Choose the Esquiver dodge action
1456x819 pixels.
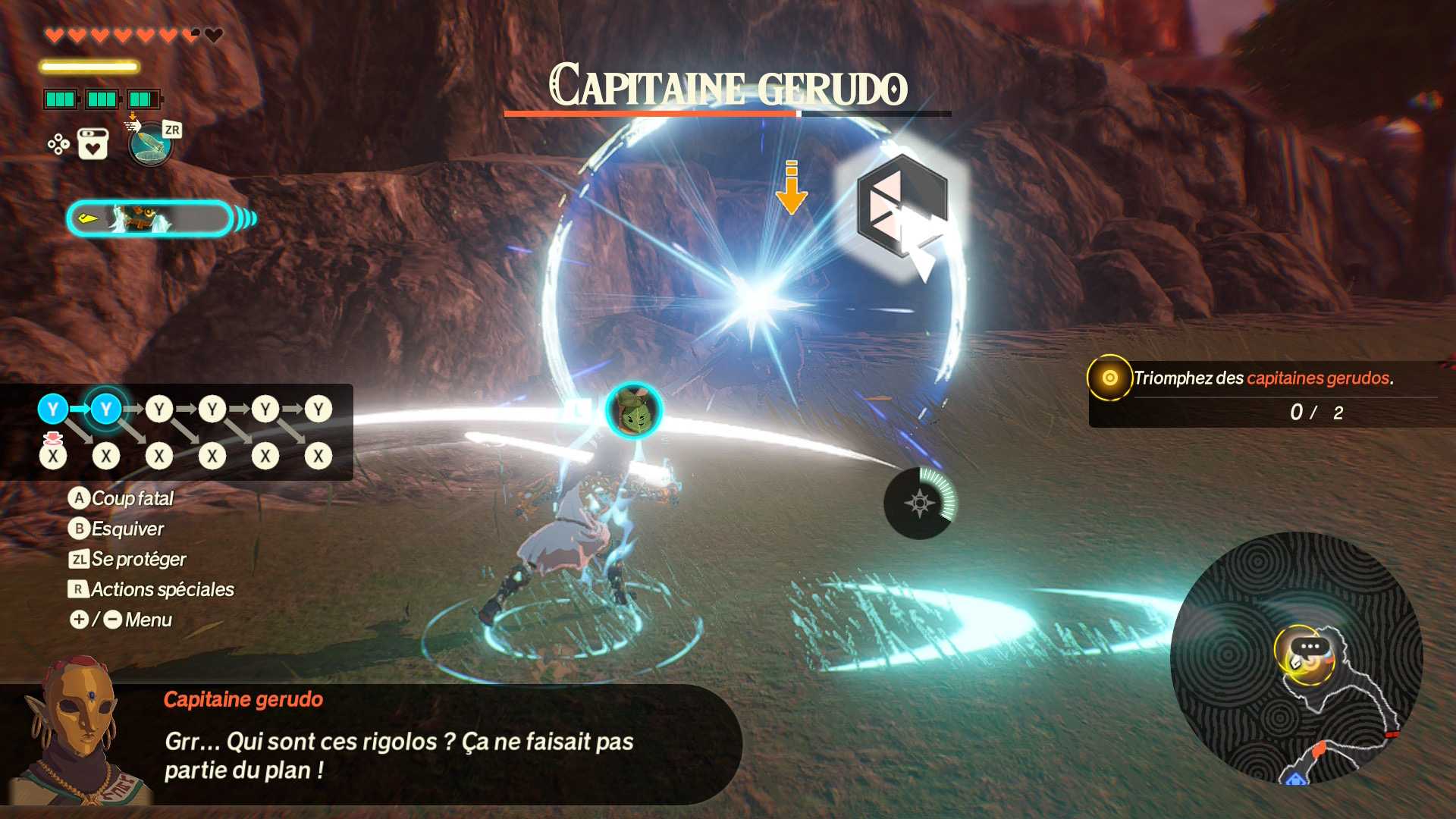point(117,529)
